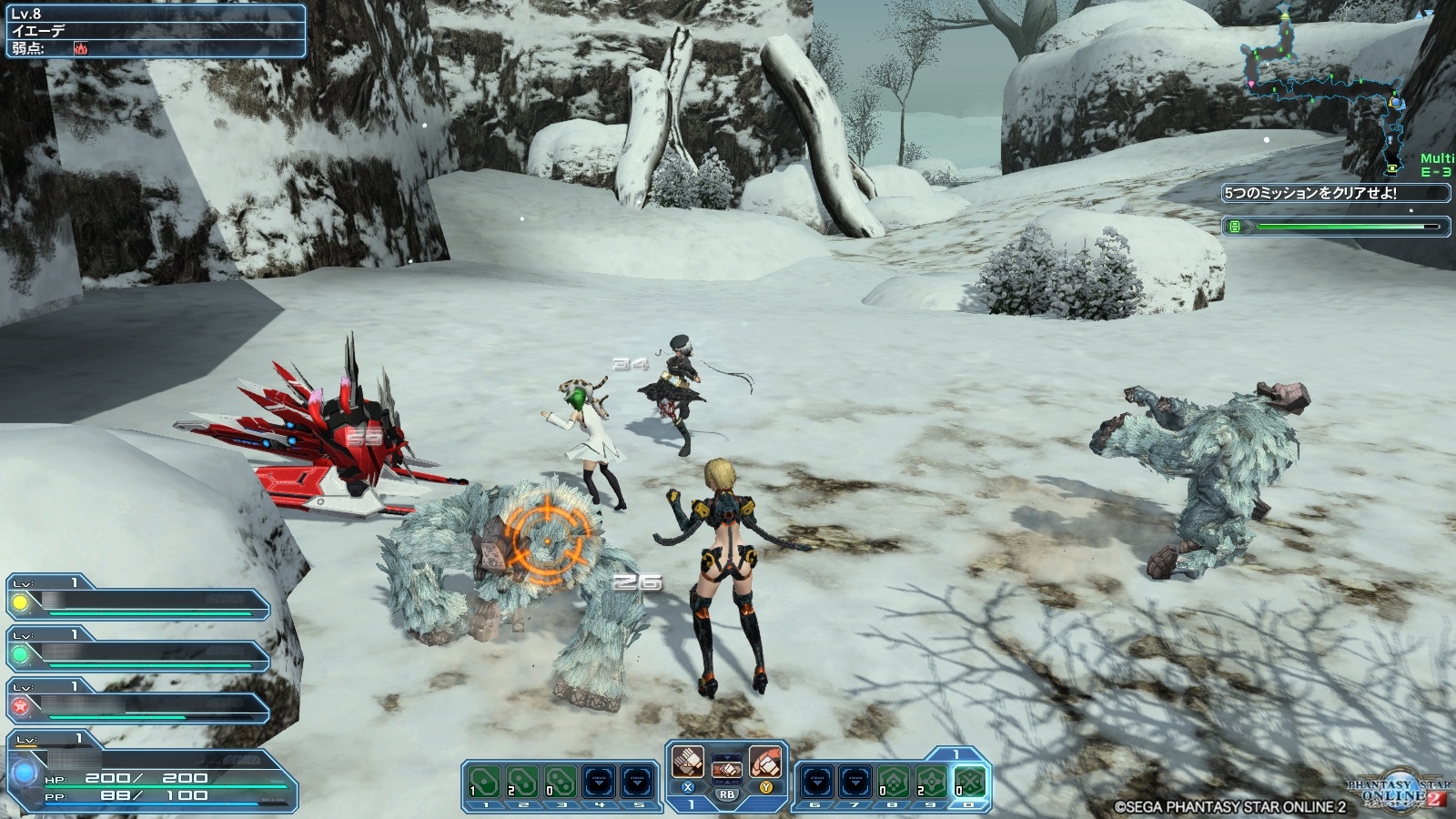This screenshot has height=819, width=1456.
Task: Open the area minimap
Action: tap(1330, 86)
